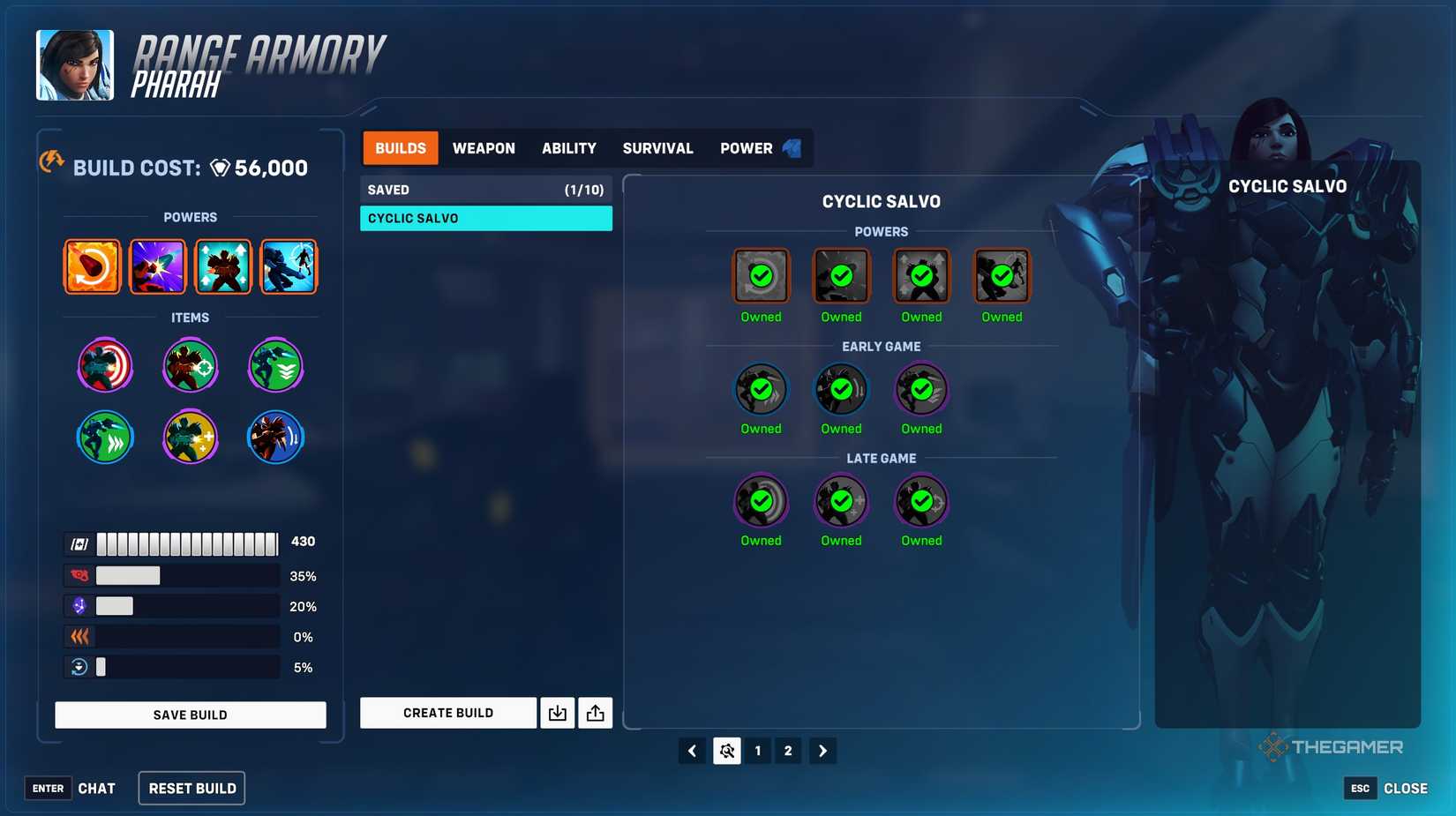Select the first power icon under Powers
Screen dimensions: 1456x816
92,266
